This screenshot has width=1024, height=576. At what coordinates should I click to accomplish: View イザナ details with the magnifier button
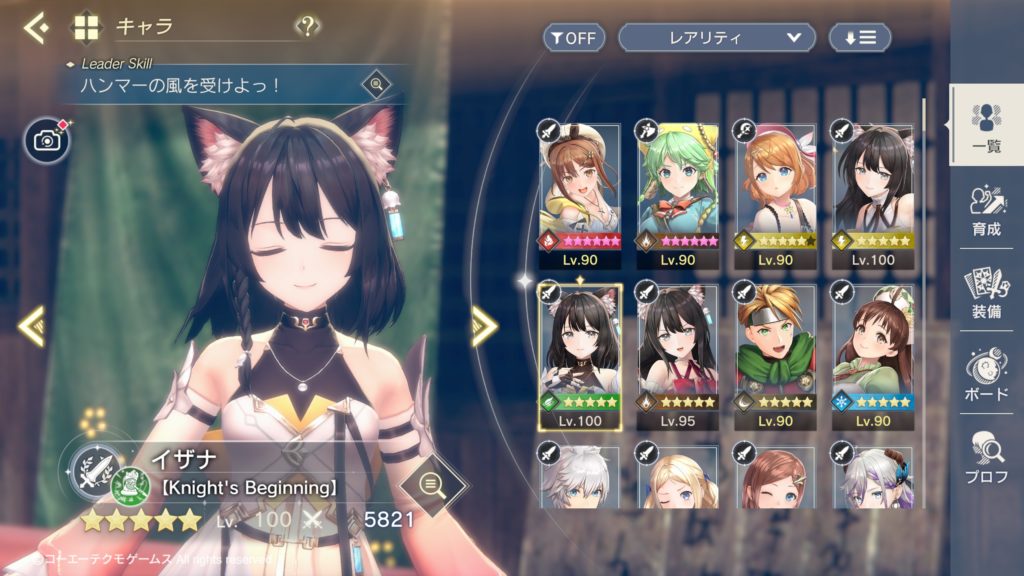click(x=432, y=484)
